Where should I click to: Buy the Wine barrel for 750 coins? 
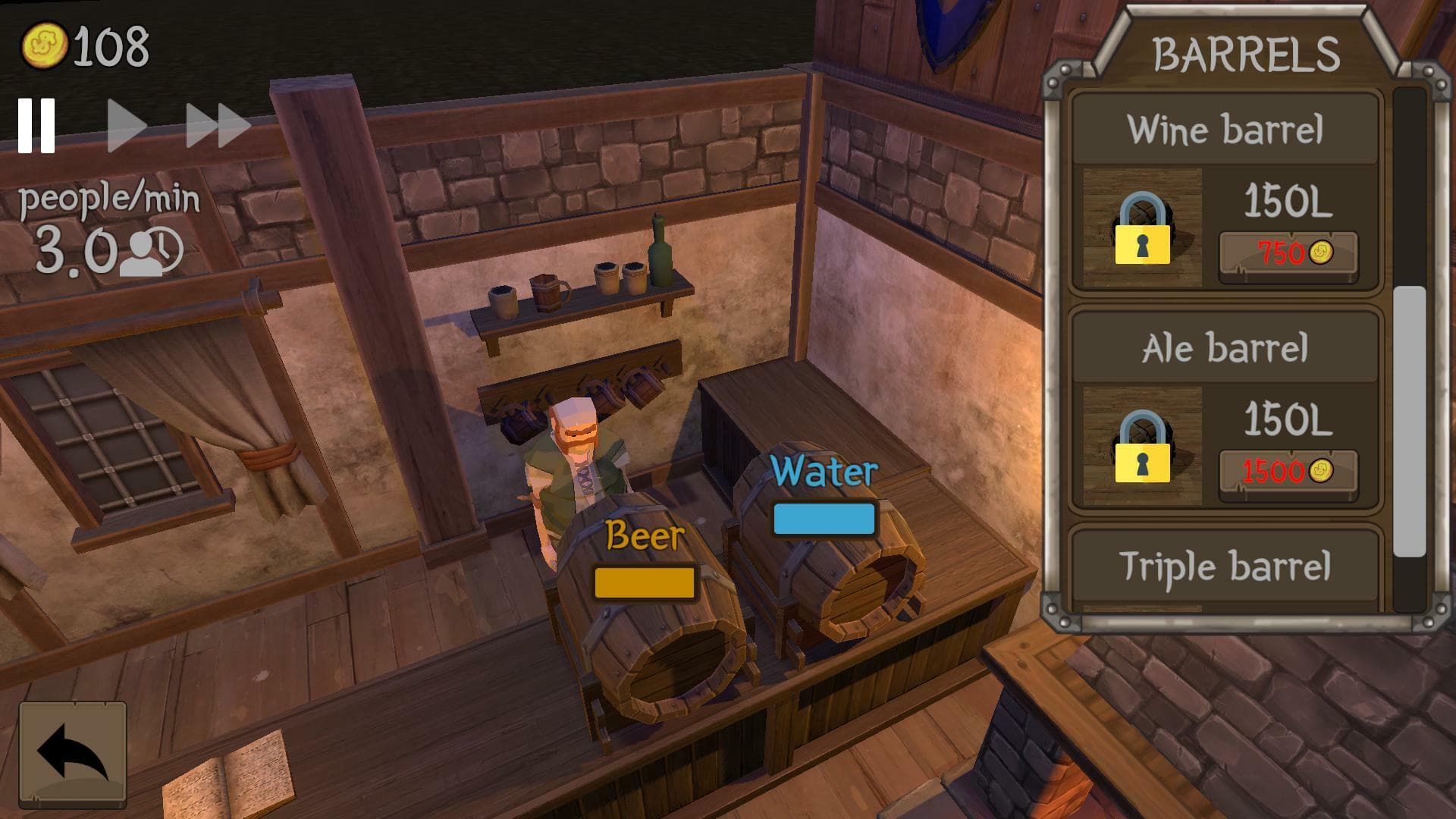click(1289, 258)
